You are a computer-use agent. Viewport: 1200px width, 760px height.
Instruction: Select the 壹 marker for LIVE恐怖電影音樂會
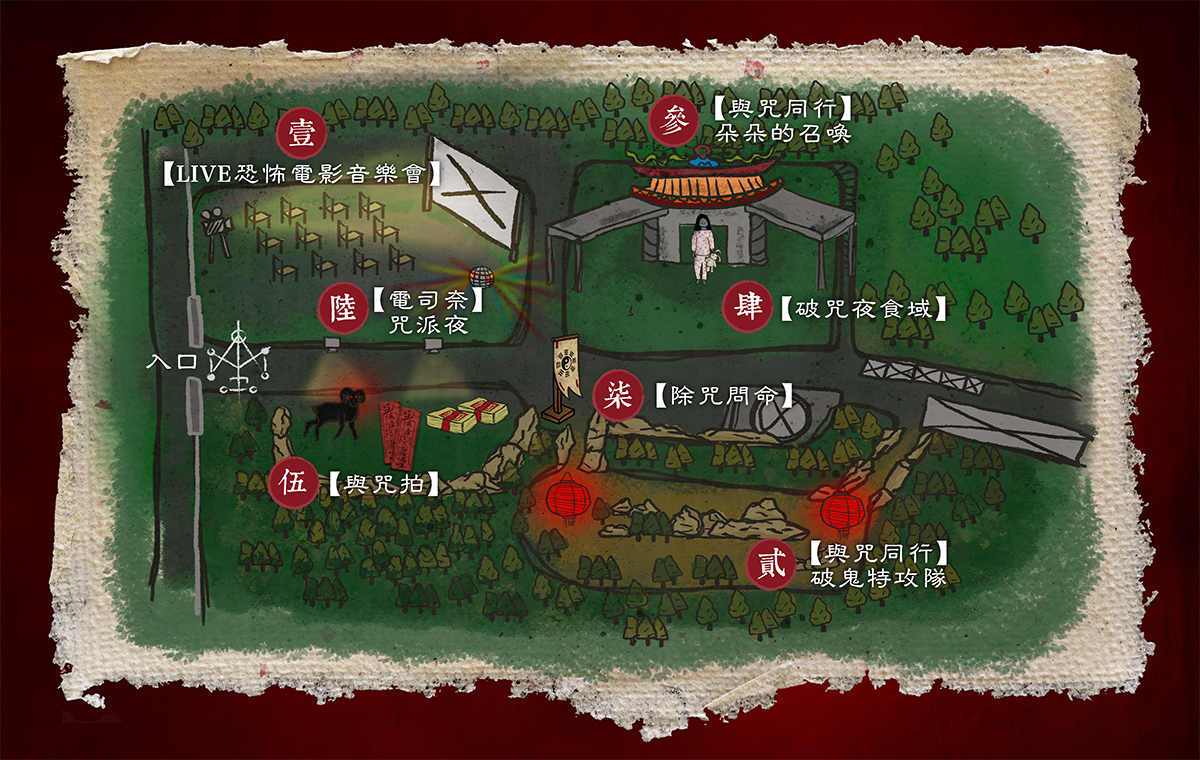tap(301, 133)
